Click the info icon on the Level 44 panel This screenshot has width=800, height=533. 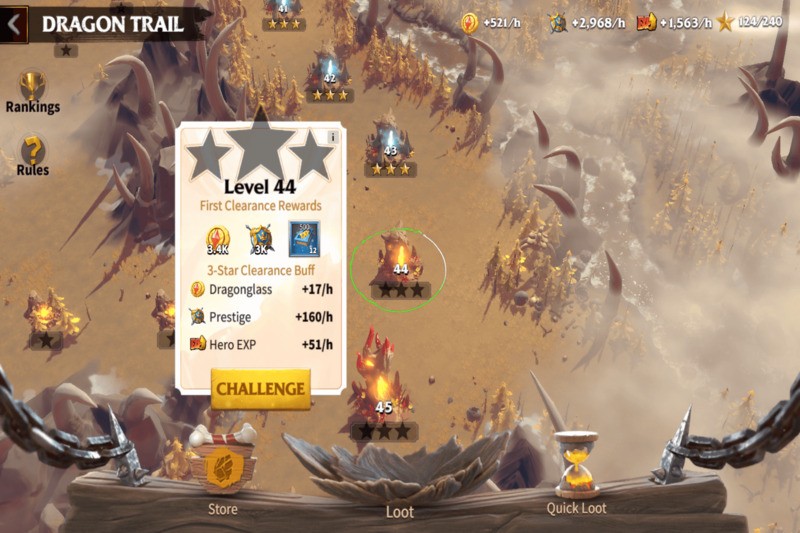point(333,137)
